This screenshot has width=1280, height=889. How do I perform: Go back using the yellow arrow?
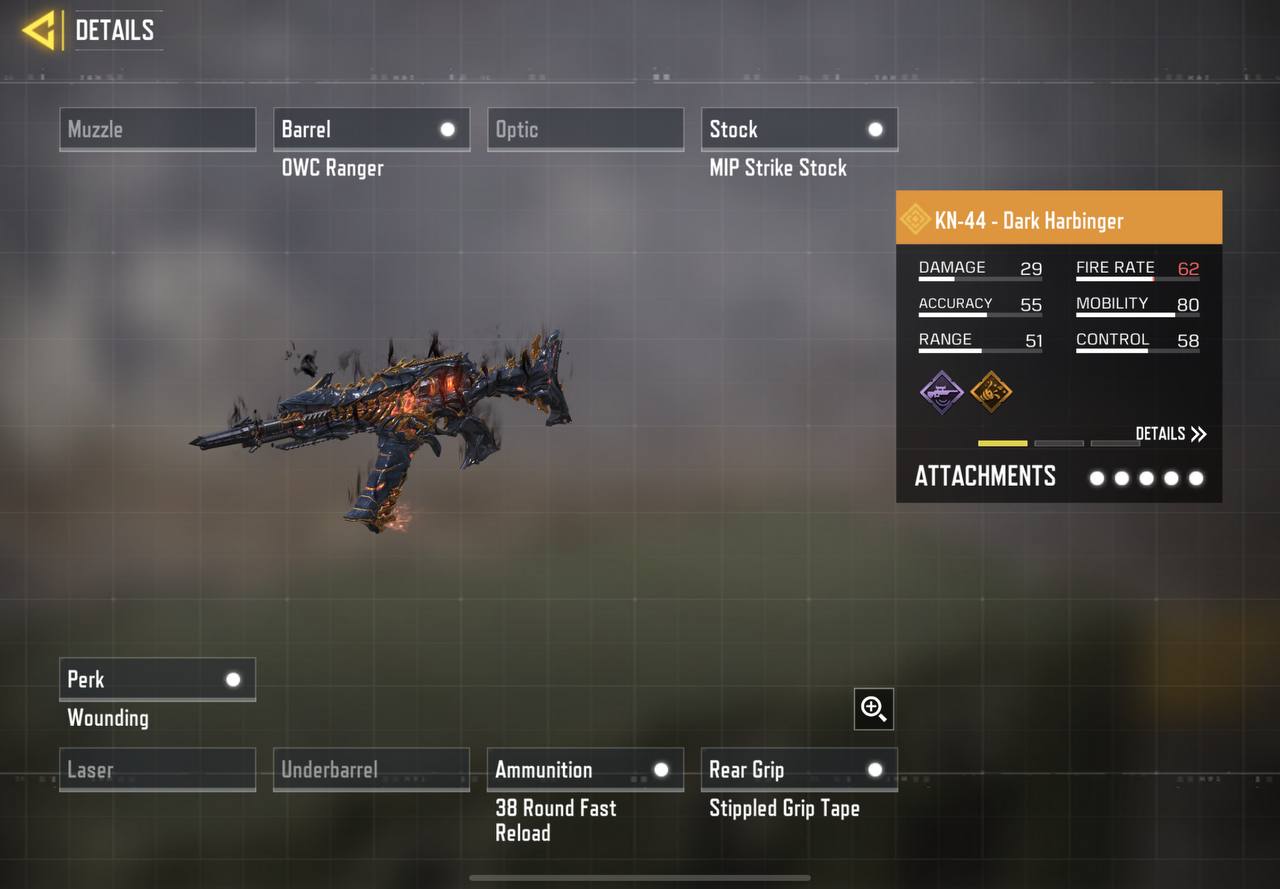click(x=39, y=31)
